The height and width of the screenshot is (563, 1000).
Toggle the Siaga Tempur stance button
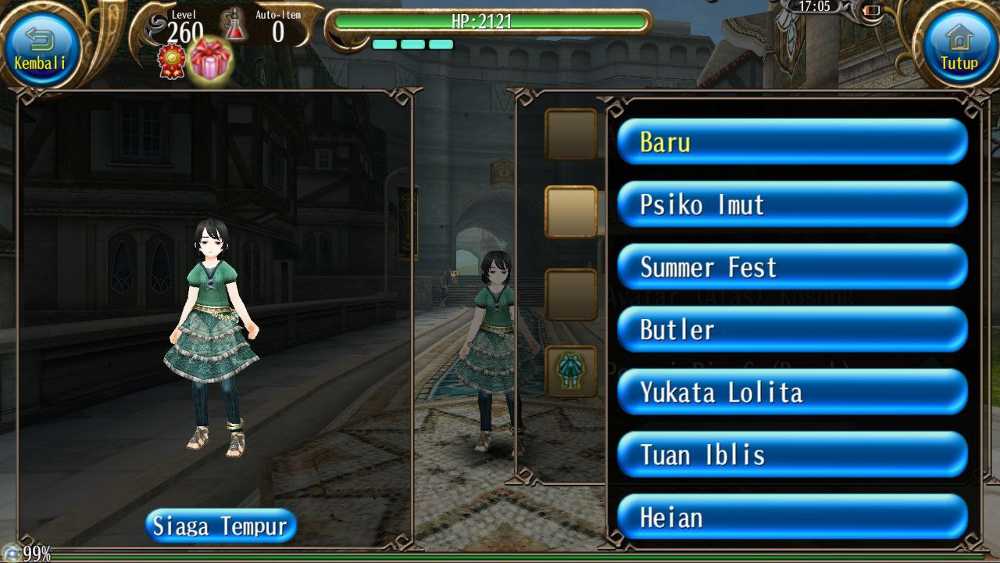[x=221, y=526]
